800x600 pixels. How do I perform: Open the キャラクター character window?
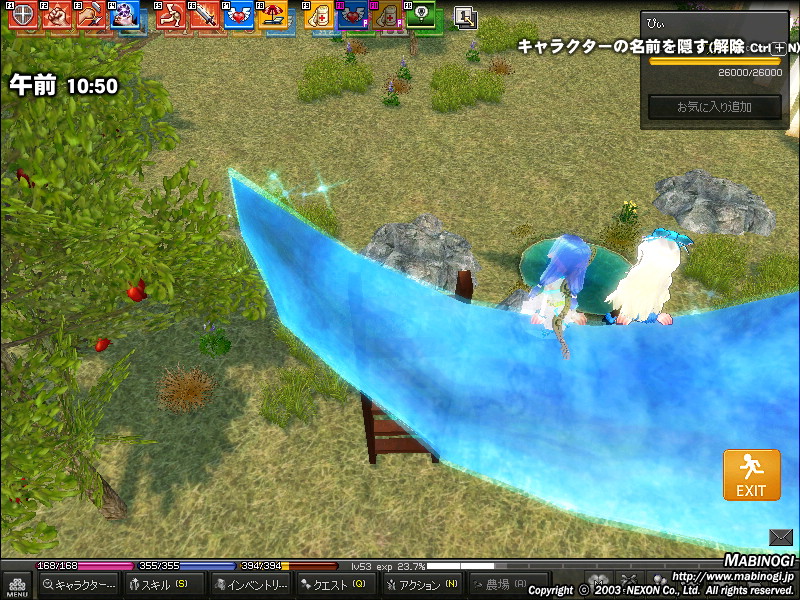click(x=79, y=584)
